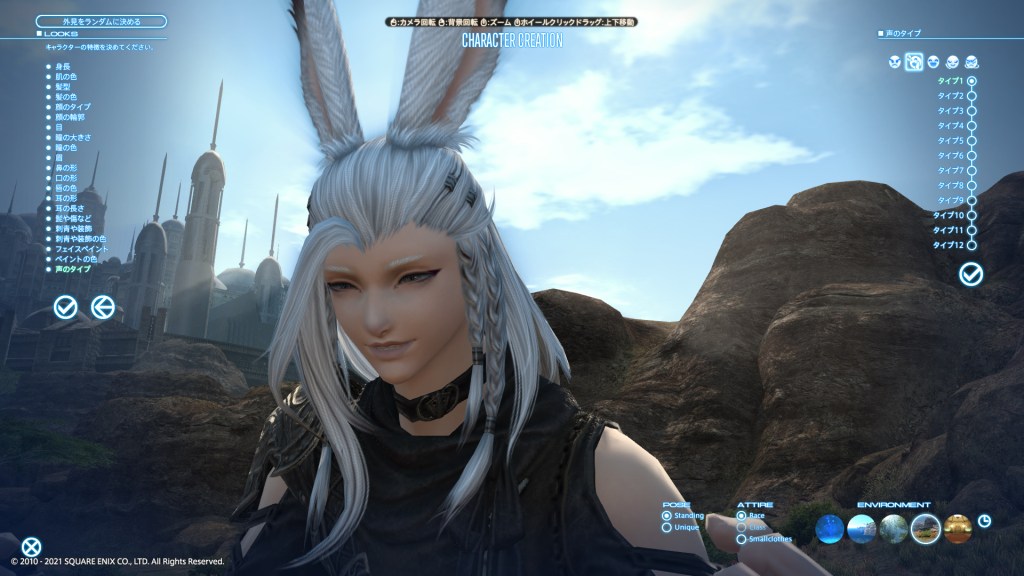Exit character creation with the X button
This screenshot has width=1024, height=576.
tap(32, 546)
